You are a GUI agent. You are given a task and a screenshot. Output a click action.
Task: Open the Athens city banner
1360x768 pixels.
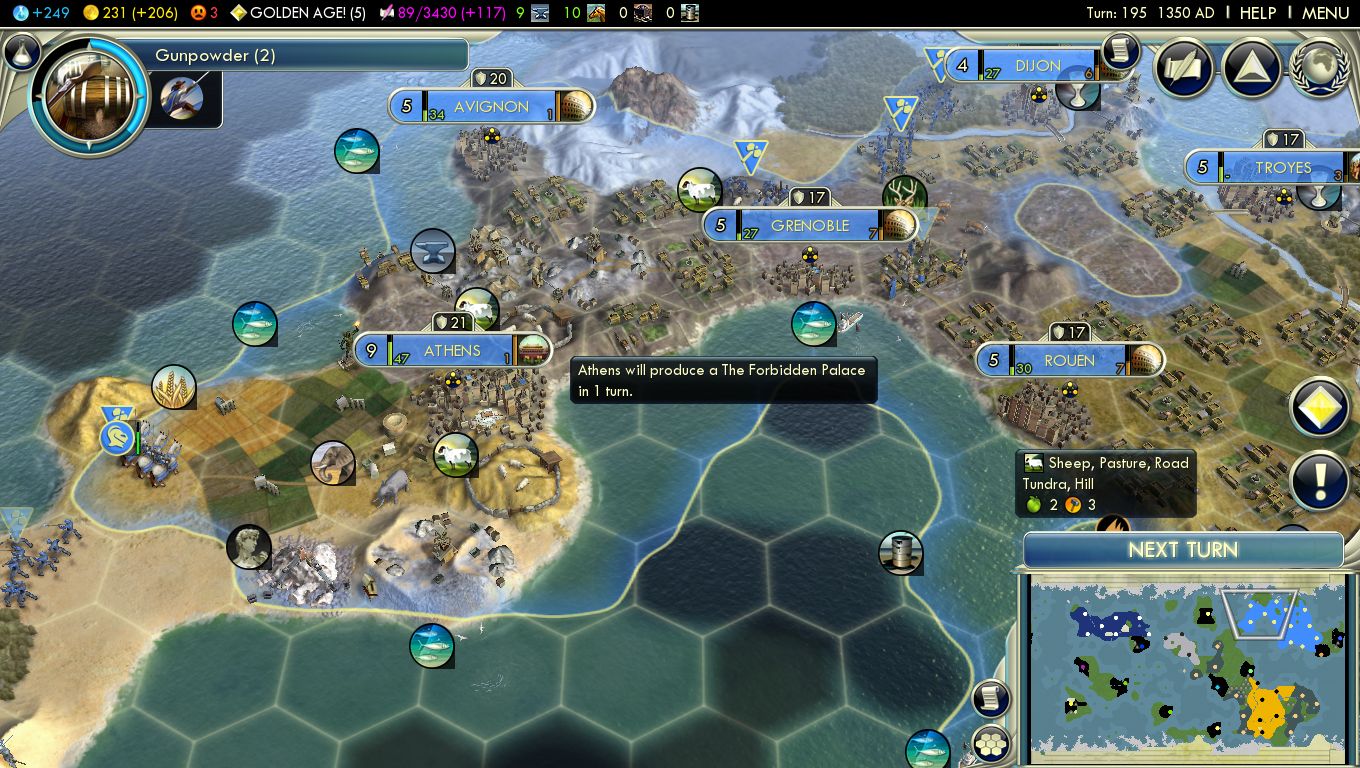(452, 351)
